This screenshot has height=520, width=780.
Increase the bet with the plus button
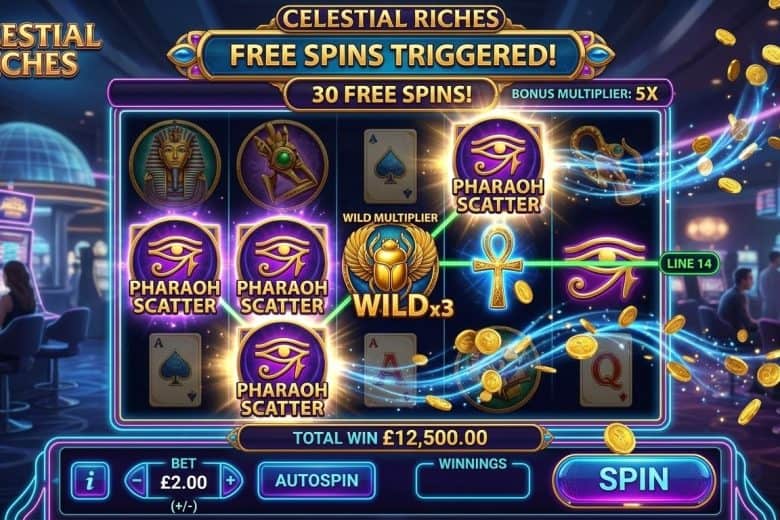point(231,480)
